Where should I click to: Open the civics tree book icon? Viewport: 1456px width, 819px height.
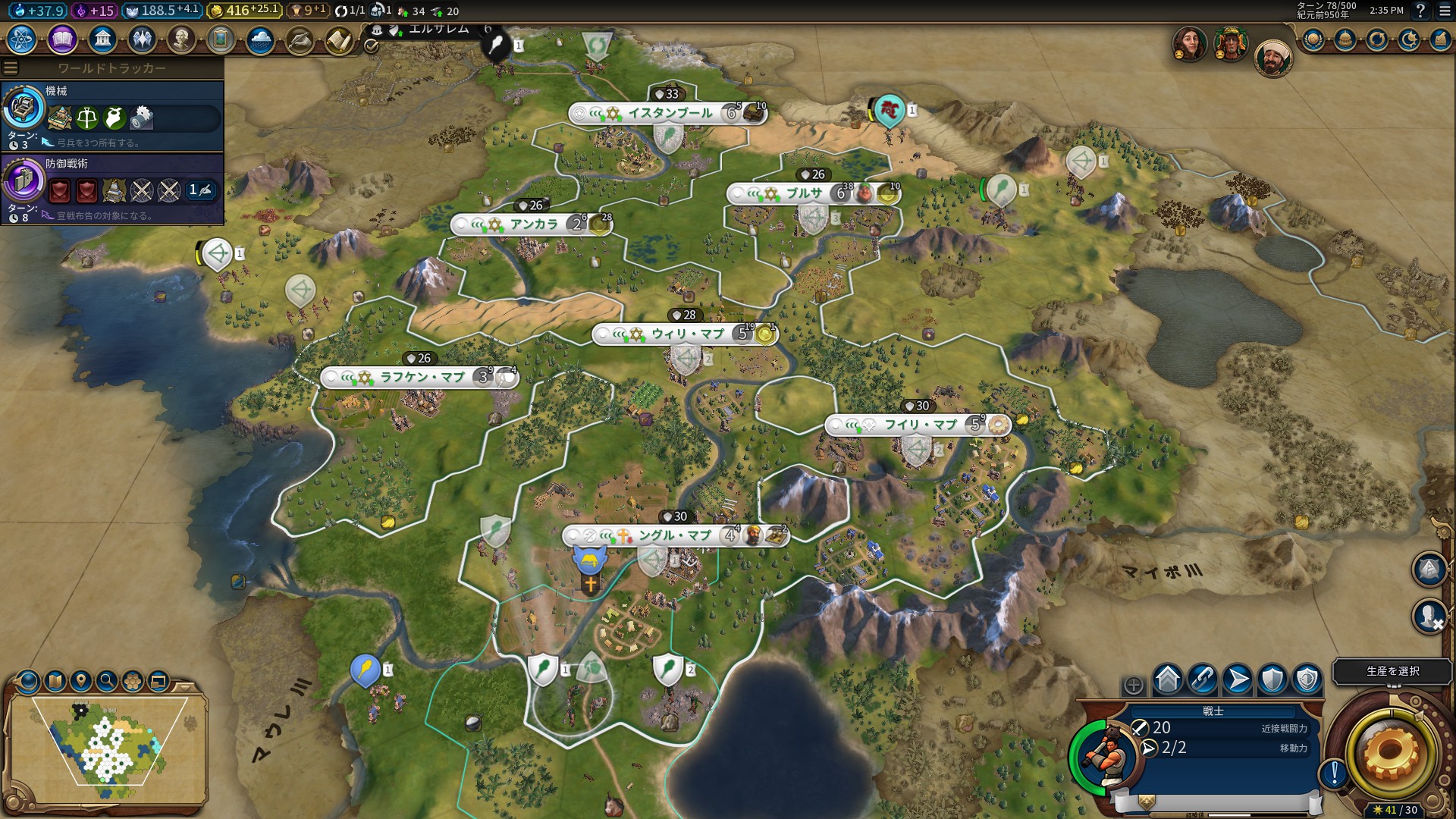pos(62,39)
